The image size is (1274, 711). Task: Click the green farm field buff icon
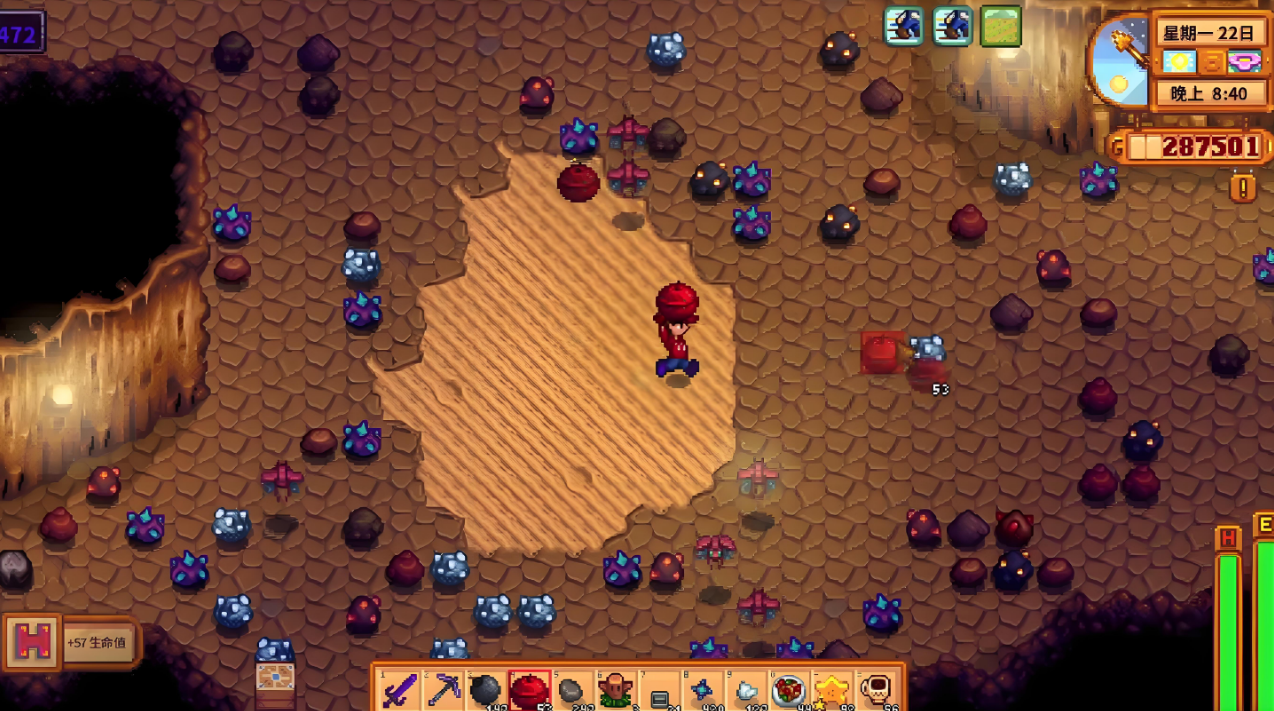tap(1000, 27)
